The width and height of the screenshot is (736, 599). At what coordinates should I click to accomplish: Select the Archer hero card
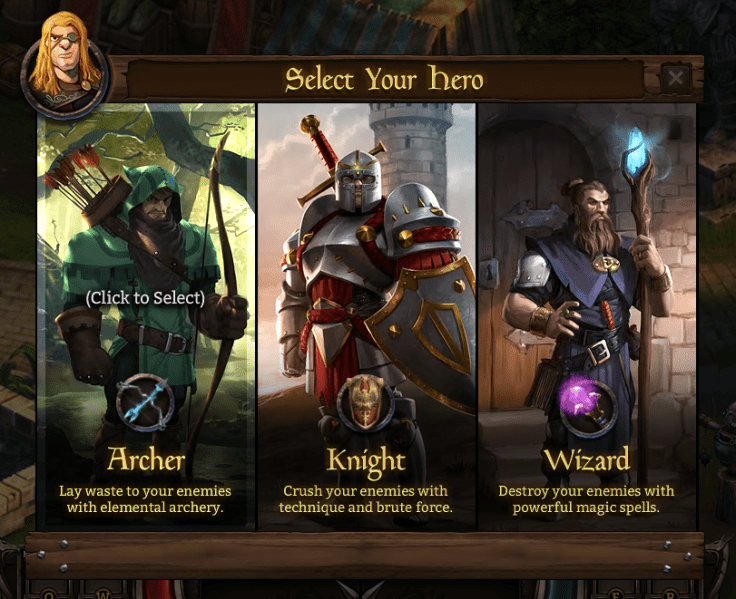point(146,300)
